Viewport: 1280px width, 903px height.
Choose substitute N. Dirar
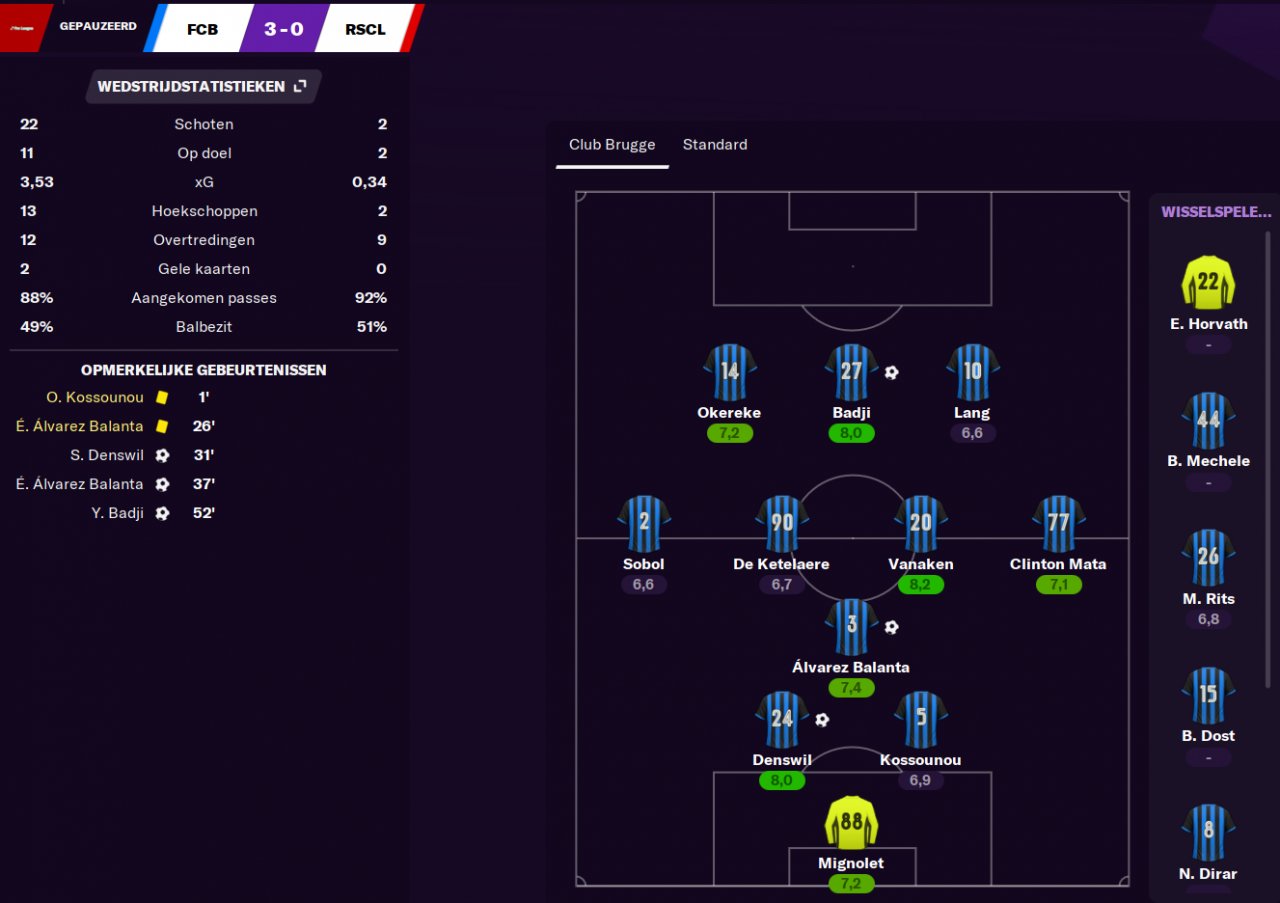coord(1208,833)
